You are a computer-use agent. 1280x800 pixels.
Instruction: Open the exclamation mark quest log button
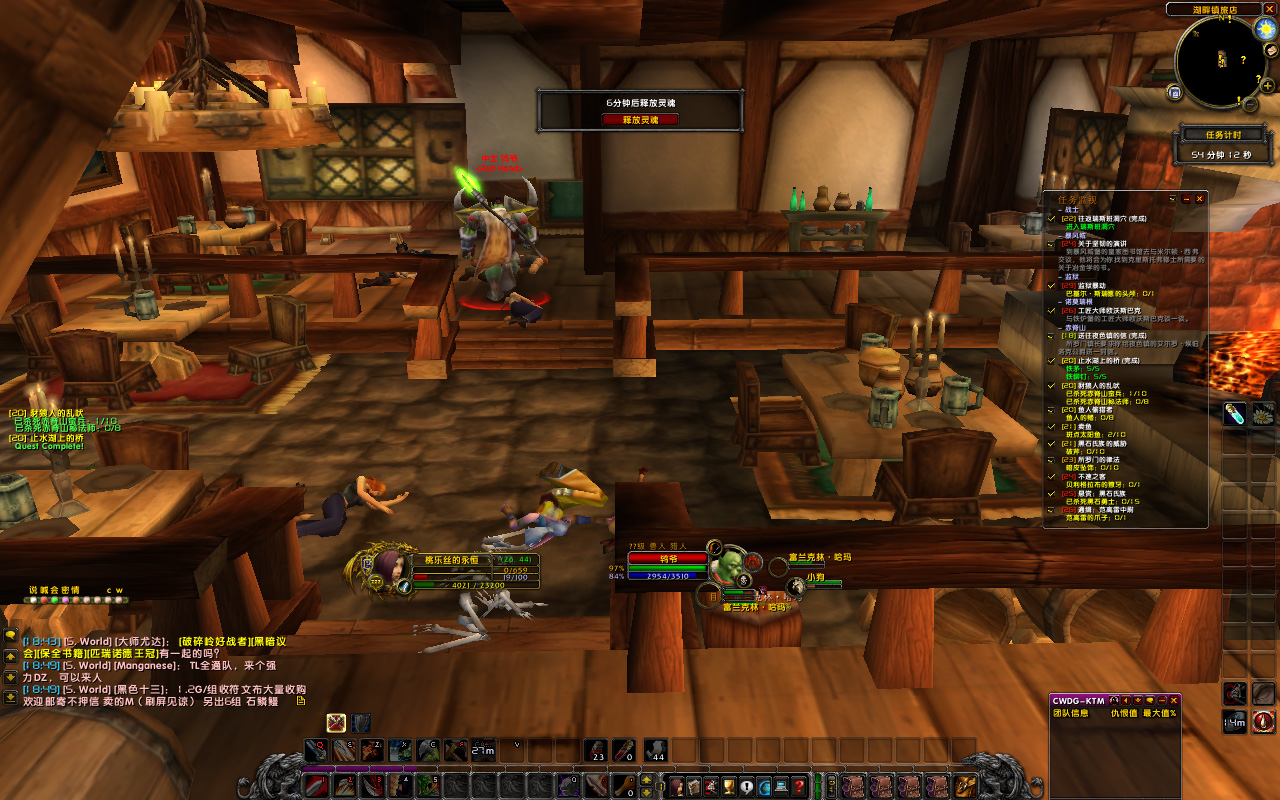[746, 786]
